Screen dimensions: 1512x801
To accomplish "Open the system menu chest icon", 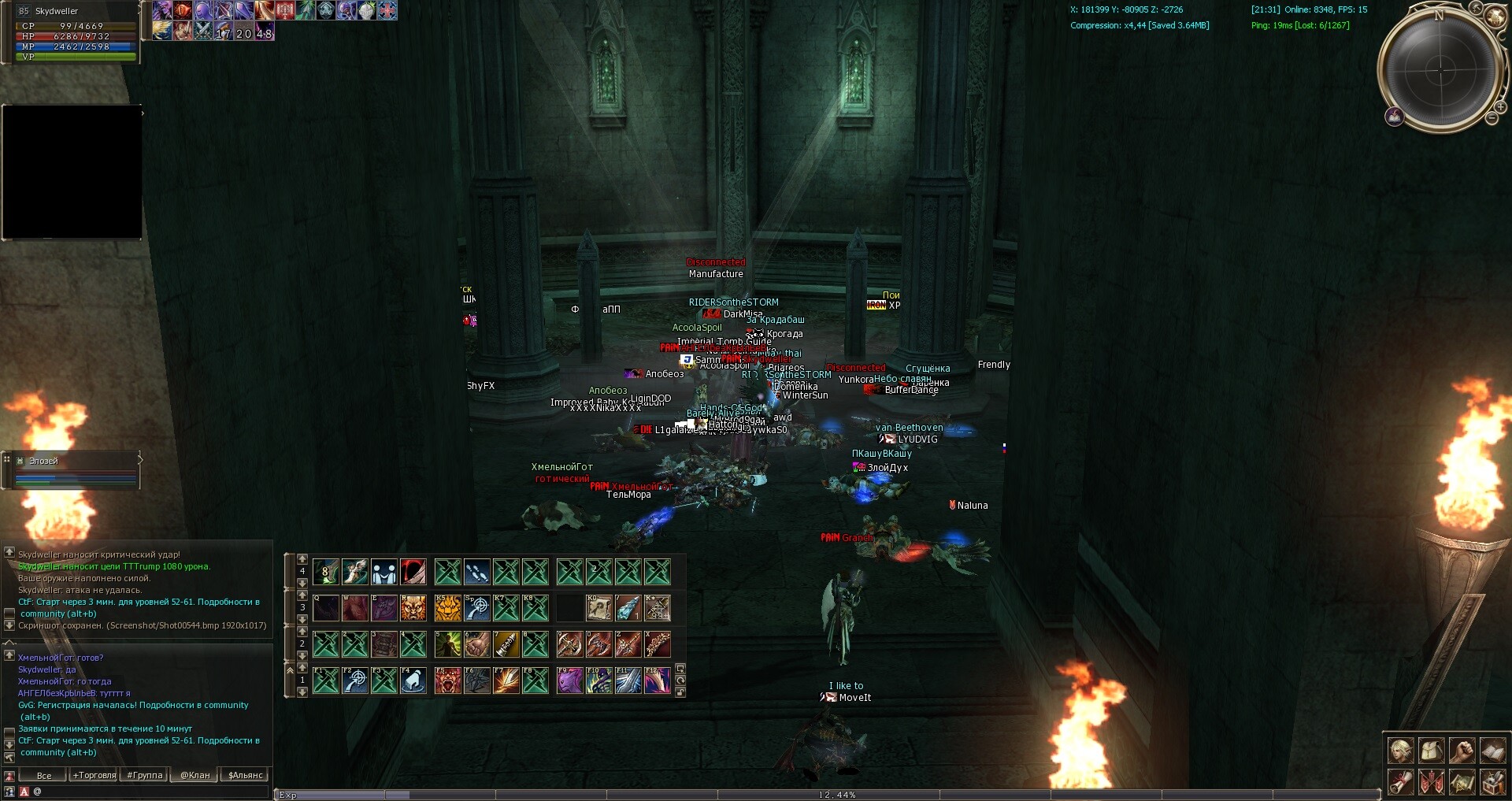I will pyautogui.click(x=1492, y=781).
